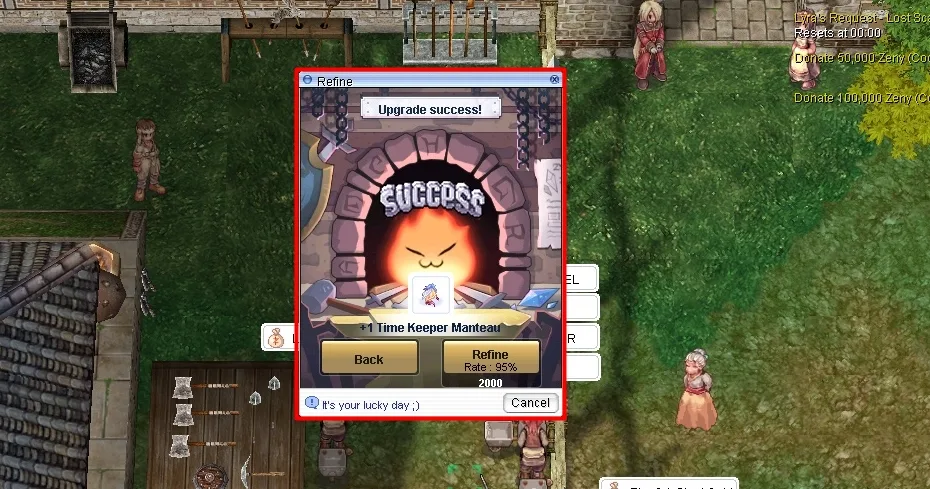Click the Back button in Refine window
Screen dimensions: 930x489
(x=369, y=359)
